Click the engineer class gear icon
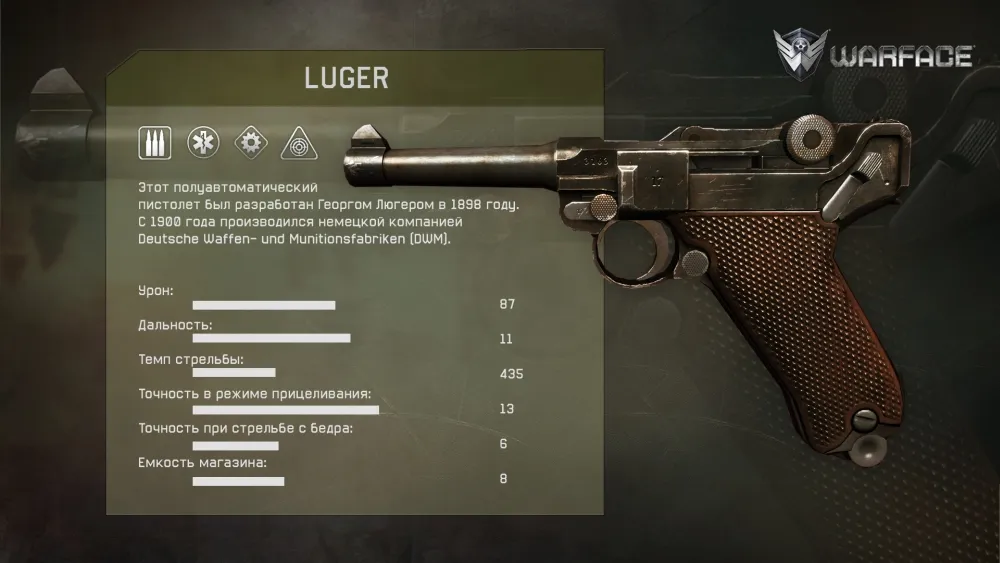The image size is (1000, 563). point(250,143)
